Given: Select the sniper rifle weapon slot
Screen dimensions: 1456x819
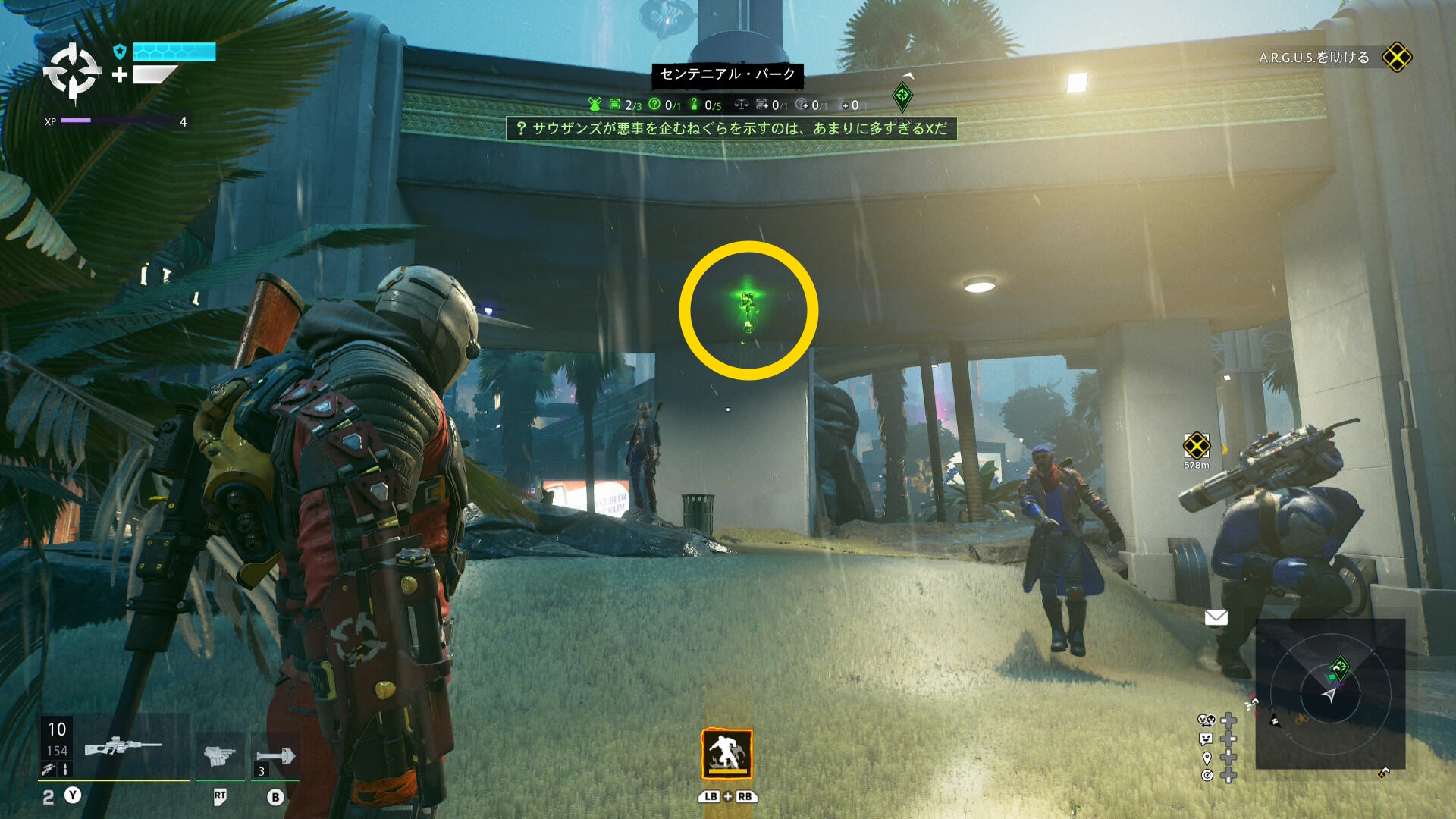Looking at the screenshot, I should click(x=121, y=747).
